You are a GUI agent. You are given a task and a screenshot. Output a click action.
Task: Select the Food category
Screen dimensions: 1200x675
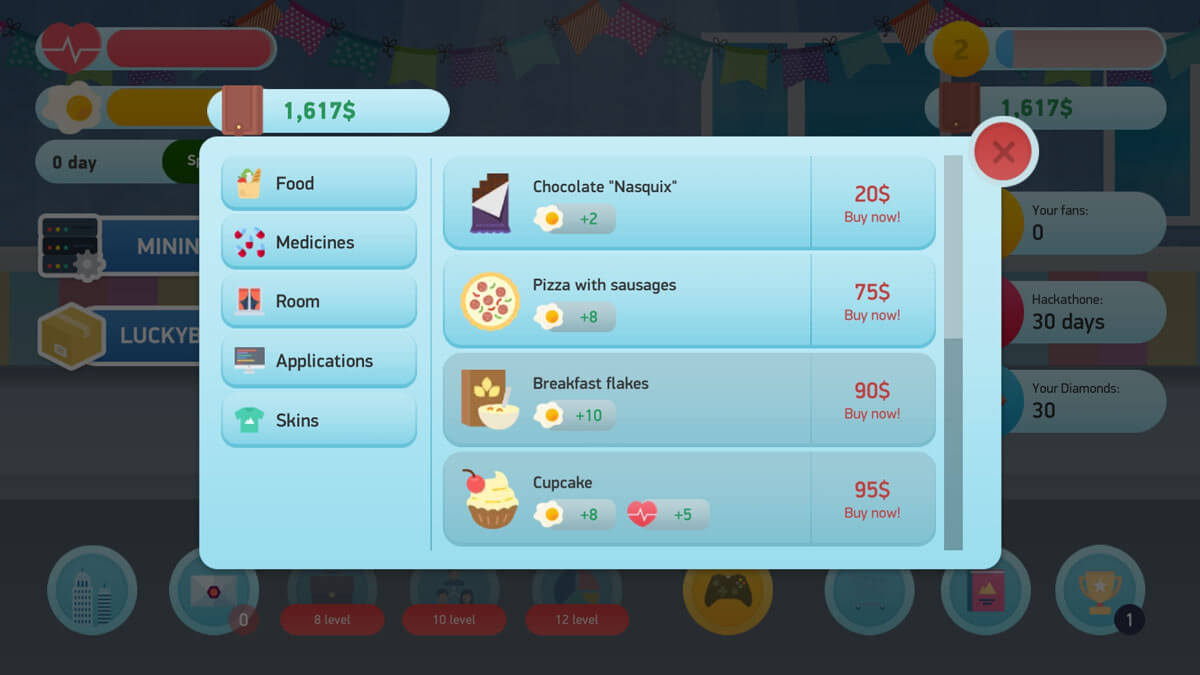tap(319, 183)
